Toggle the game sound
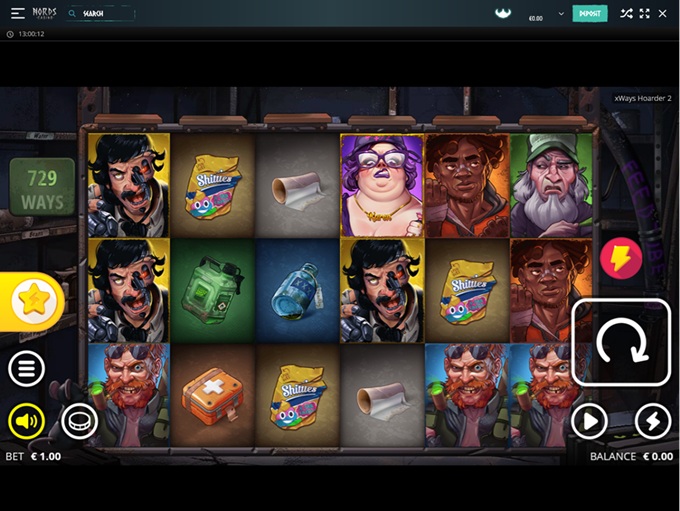Image resolution: width=680 pixels, height=511 pixels. coord(26,422)
